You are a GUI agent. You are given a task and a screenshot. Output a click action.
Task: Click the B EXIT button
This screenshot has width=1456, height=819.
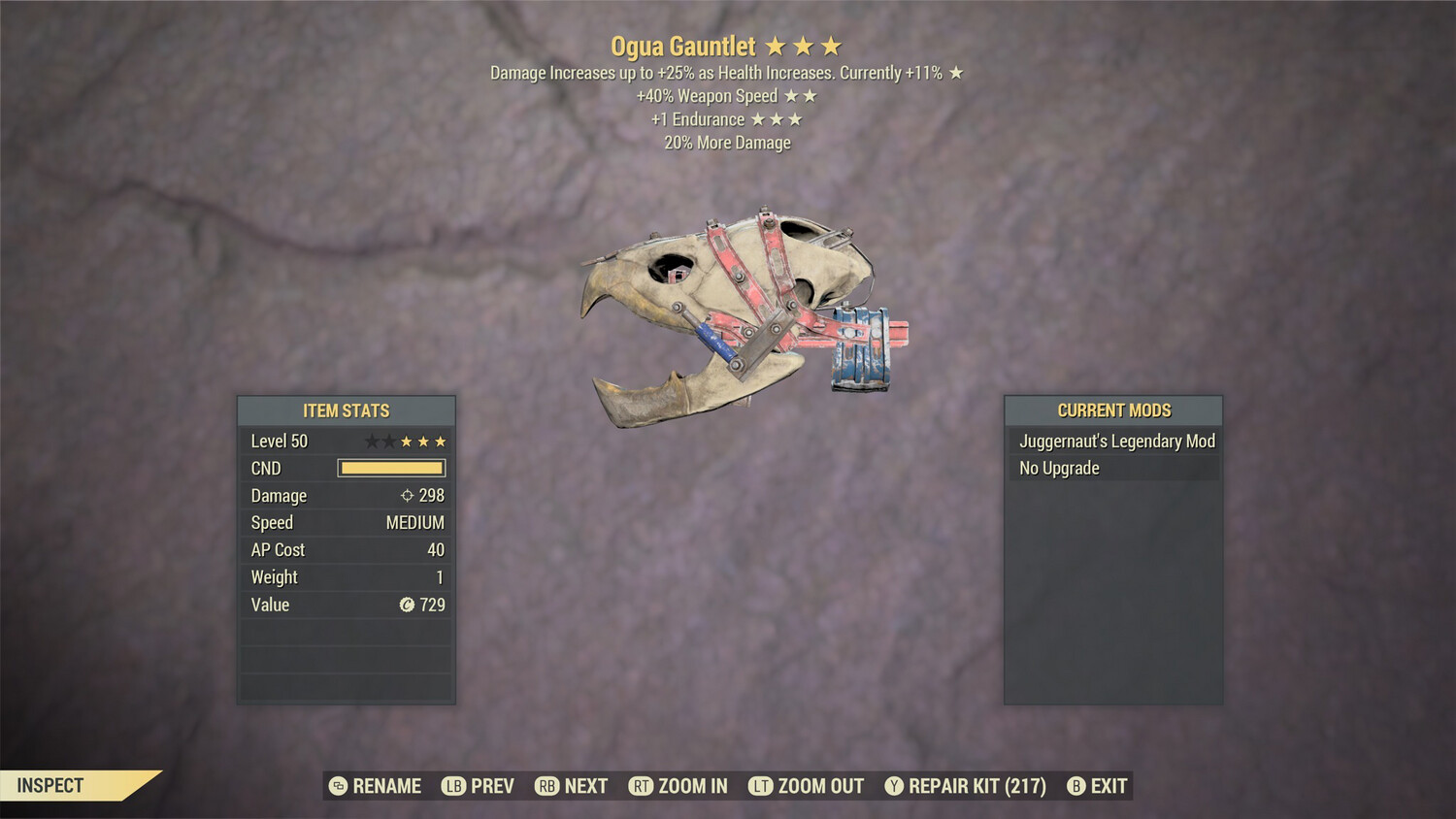(1097, 786)
